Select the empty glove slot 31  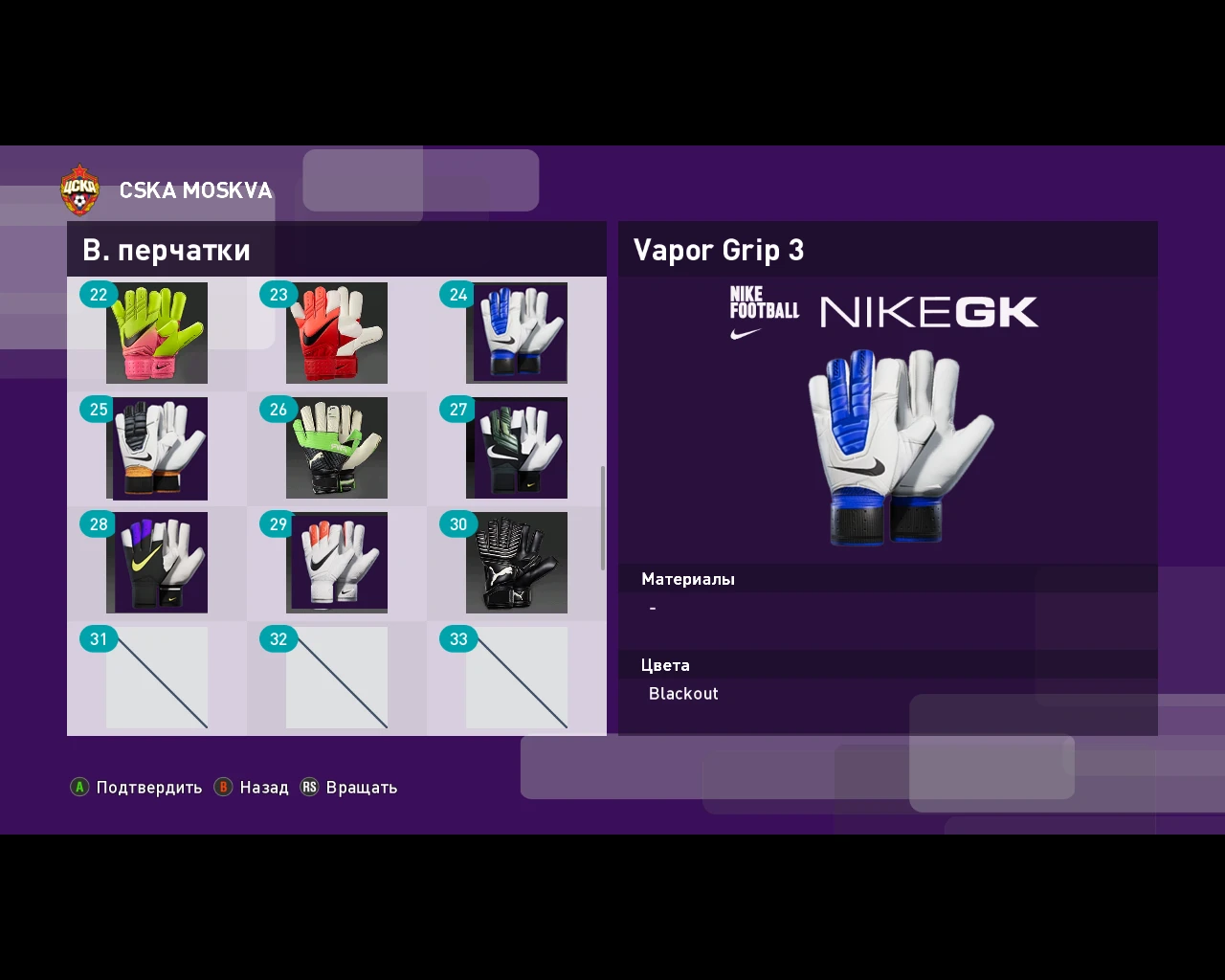pyautogui.click(x=157, y=677)
